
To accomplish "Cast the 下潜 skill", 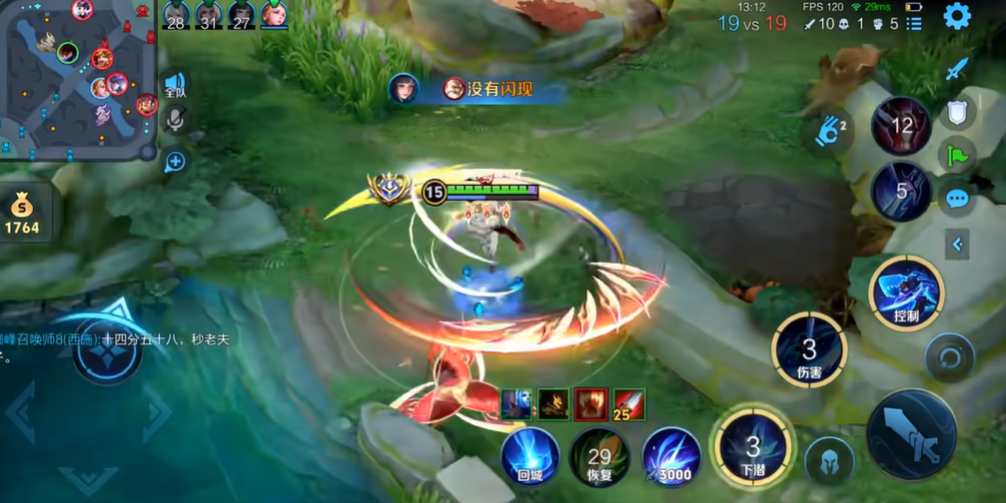I will pyautogui.click(x=753, y=447).
